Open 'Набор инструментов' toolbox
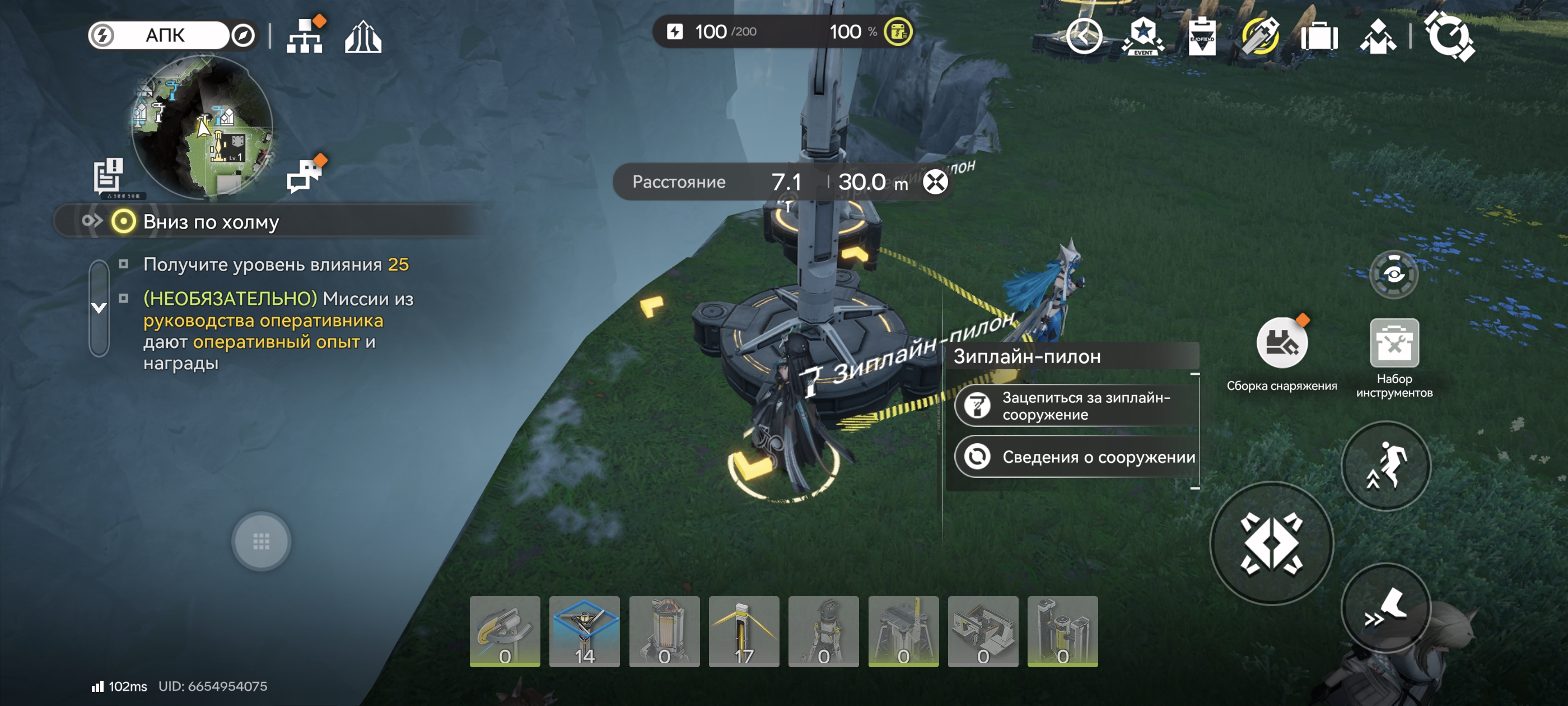This screenshot has width=1568, height=706. tap(1394, 343)
